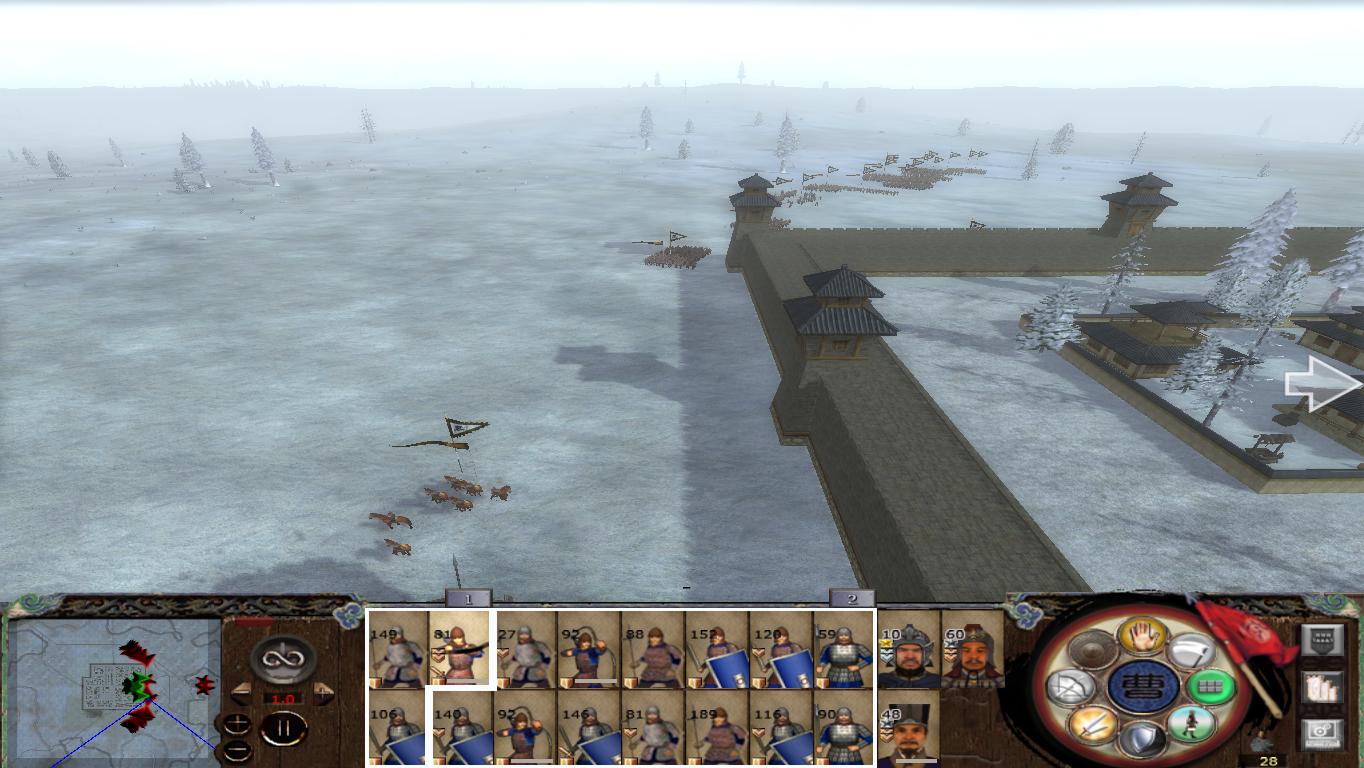Pause the battle with the pause button

(285, 729)
